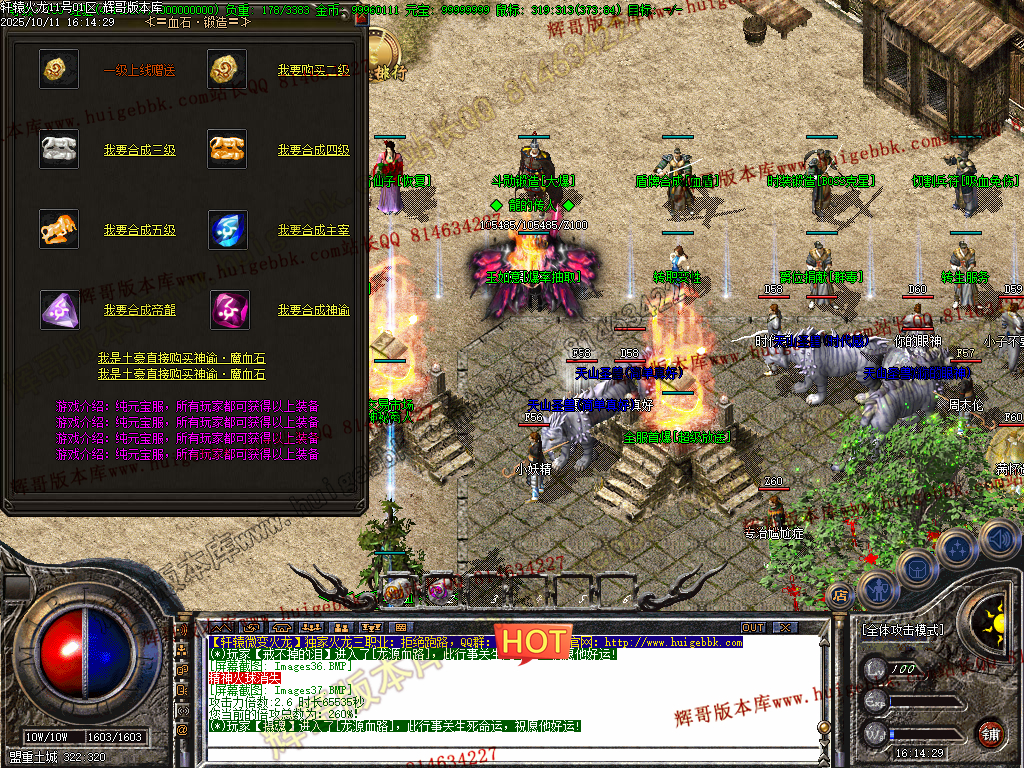1024x768 pixels.
Task: Choose the 我要购买二级 link
Action: (313, 70)
